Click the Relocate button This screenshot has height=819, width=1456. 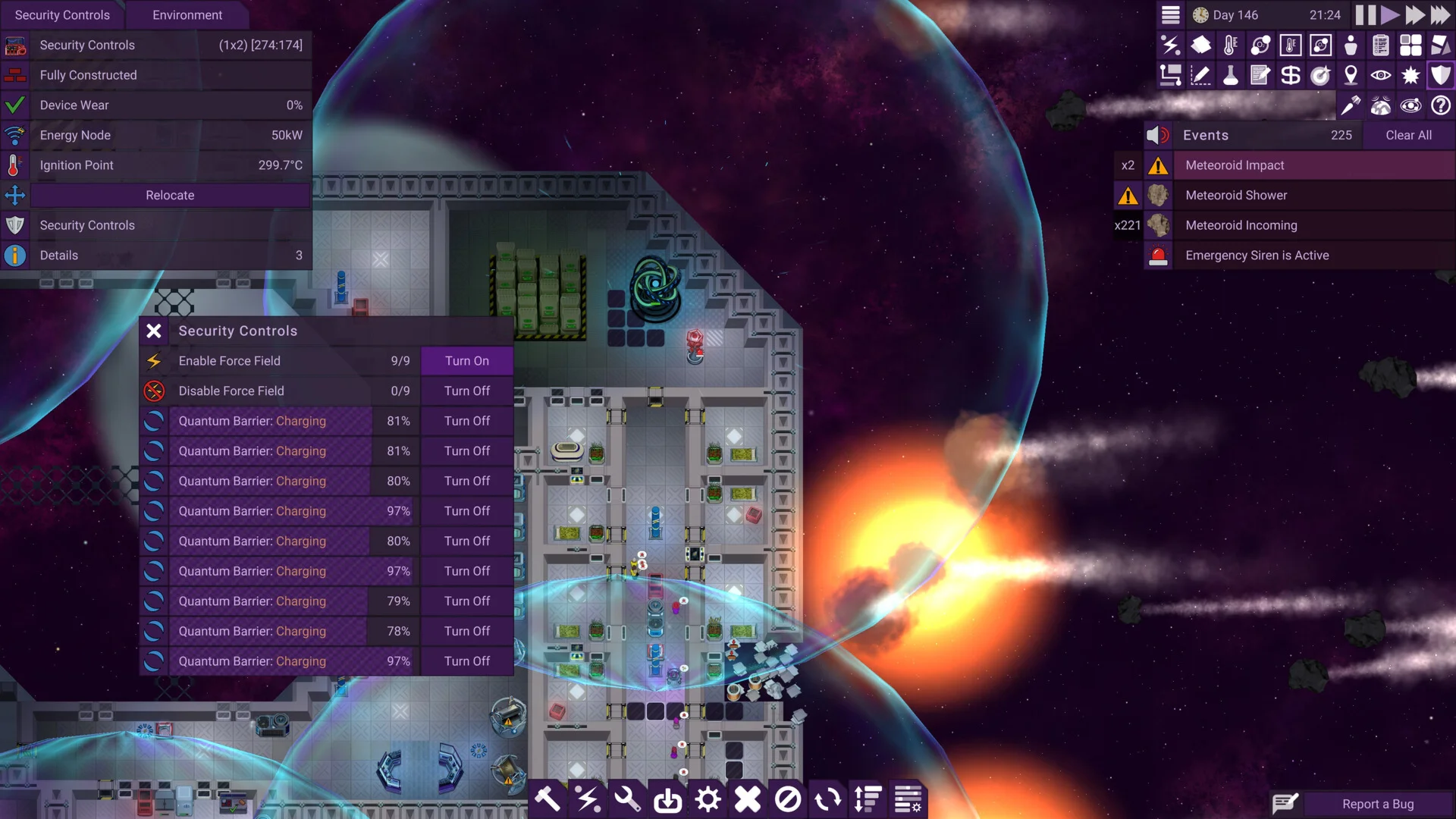pyautogui.click(x=170, y=195)
